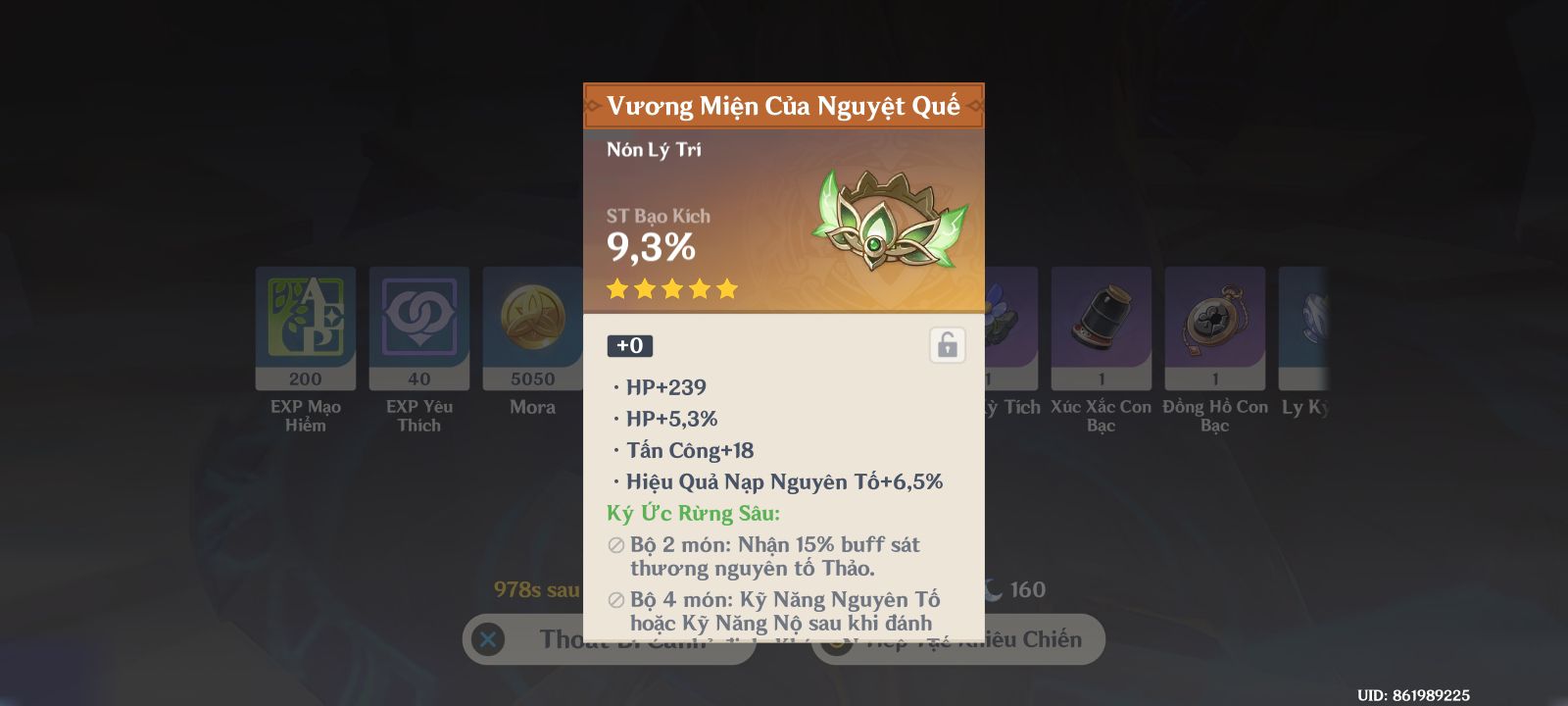
Task: Choose the Mora reward tile
Action: coord(532,328)
